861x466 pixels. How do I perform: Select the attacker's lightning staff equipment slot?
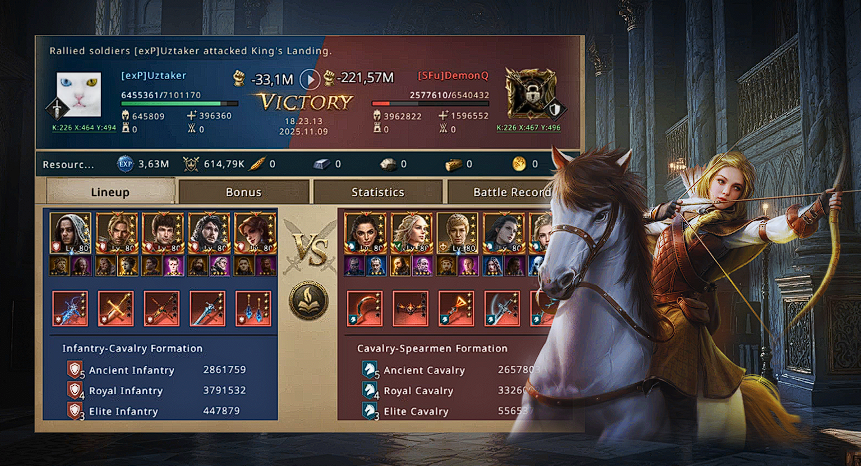[70, 308]
